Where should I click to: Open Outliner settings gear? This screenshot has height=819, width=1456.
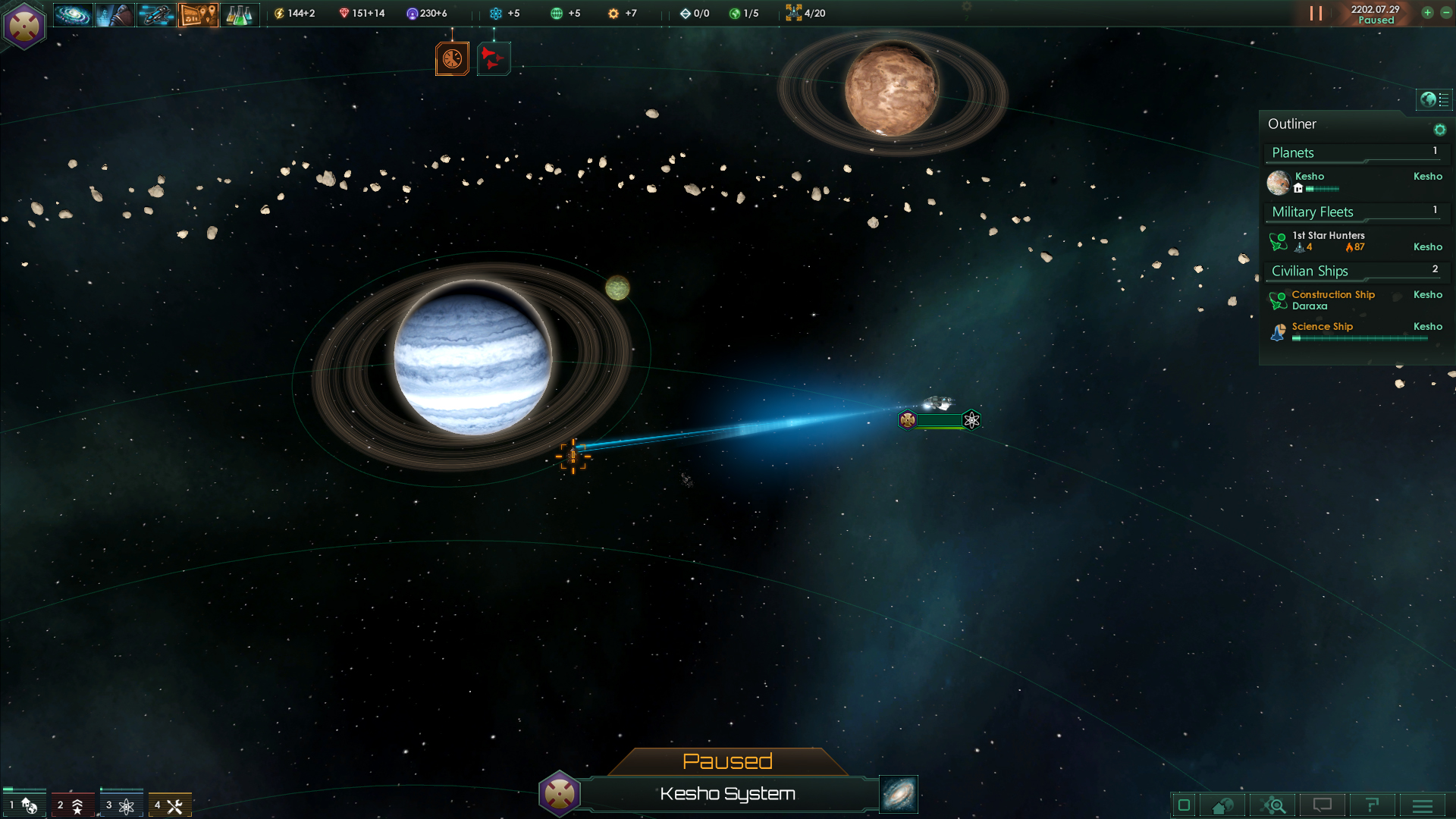[x=1439, y=130]
